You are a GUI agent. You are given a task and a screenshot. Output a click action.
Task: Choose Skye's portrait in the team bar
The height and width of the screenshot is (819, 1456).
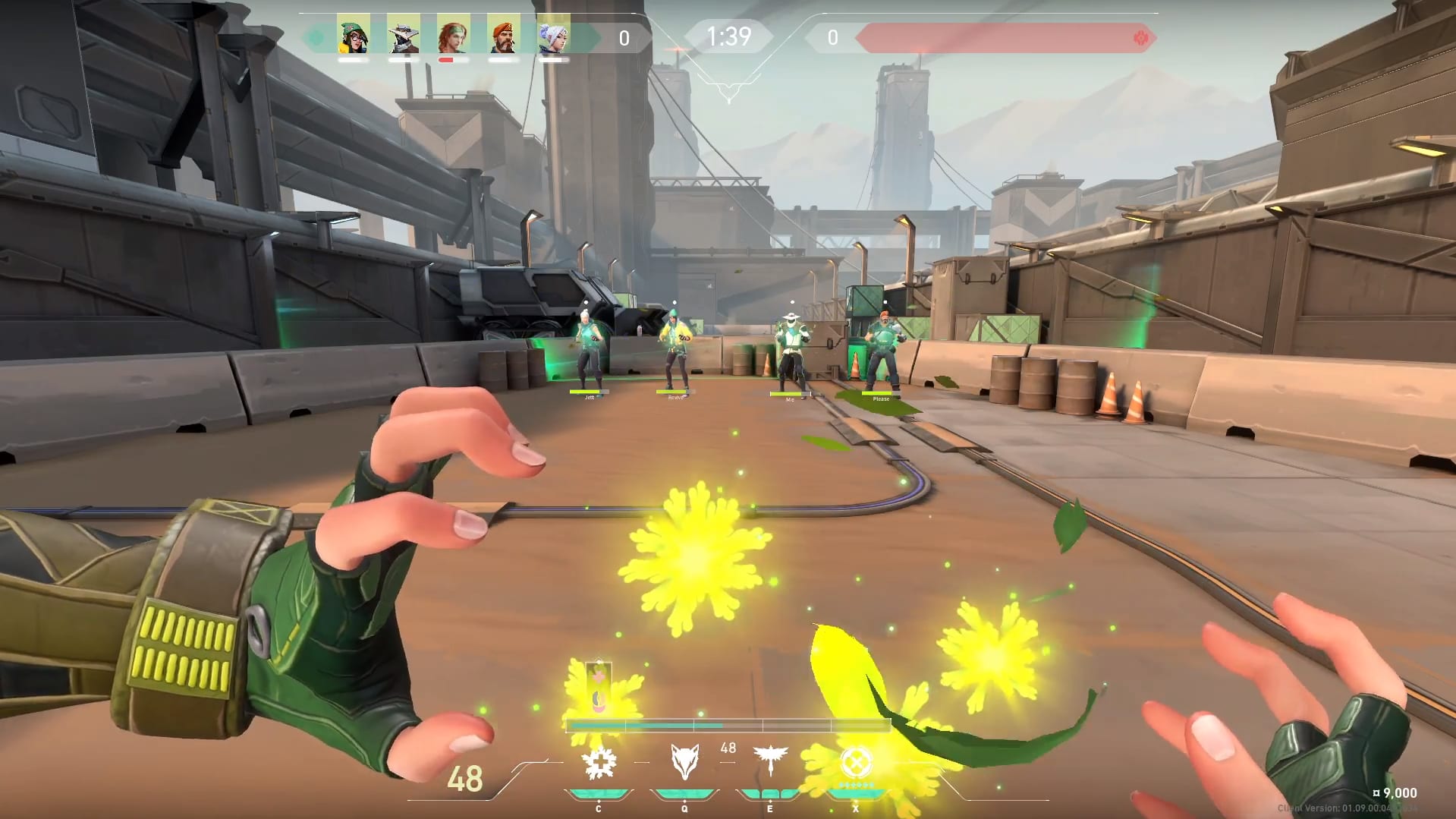click(453, 34)
